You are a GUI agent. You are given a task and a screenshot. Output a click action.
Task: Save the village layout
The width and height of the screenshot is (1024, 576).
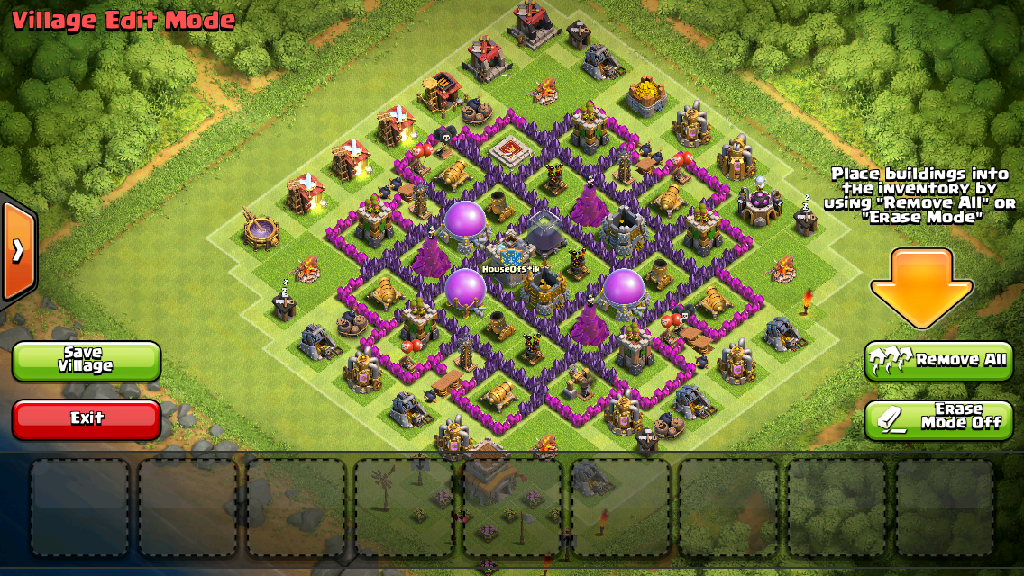86,361
